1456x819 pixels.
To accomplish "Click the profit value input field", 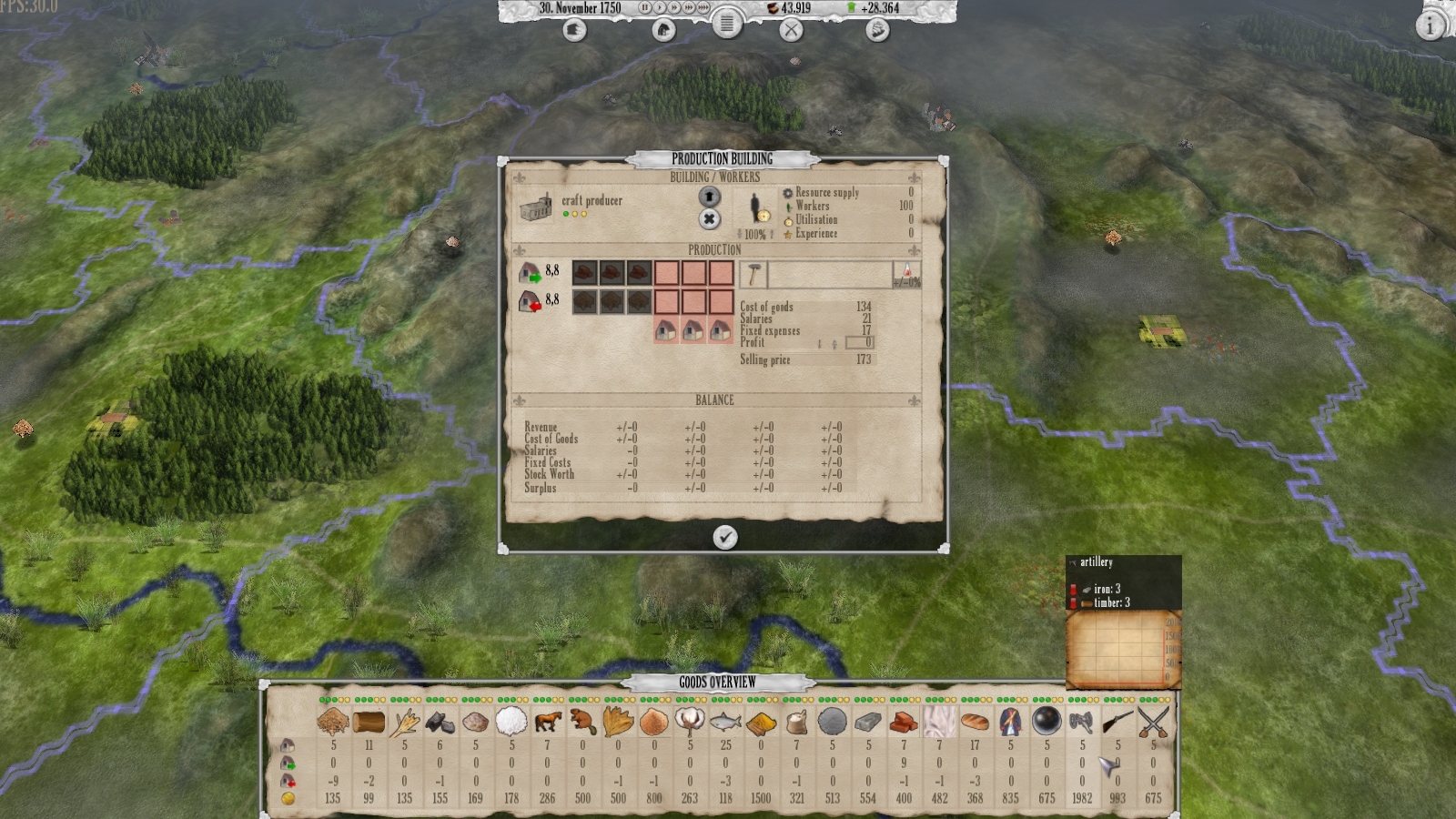I will (862, 342).
